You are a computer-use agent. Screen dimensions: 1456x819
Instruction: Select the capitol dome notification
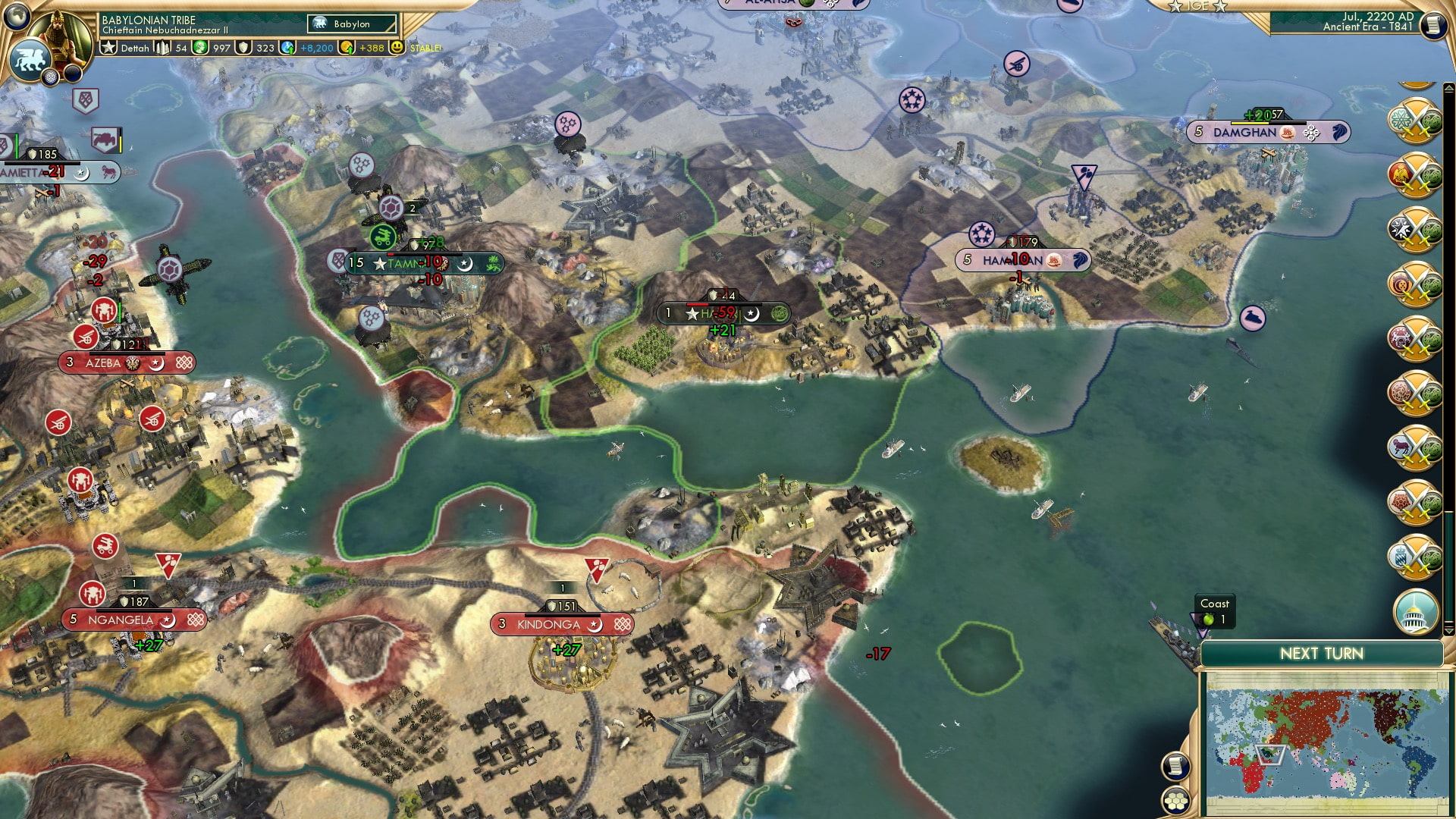click(1415, 610)
